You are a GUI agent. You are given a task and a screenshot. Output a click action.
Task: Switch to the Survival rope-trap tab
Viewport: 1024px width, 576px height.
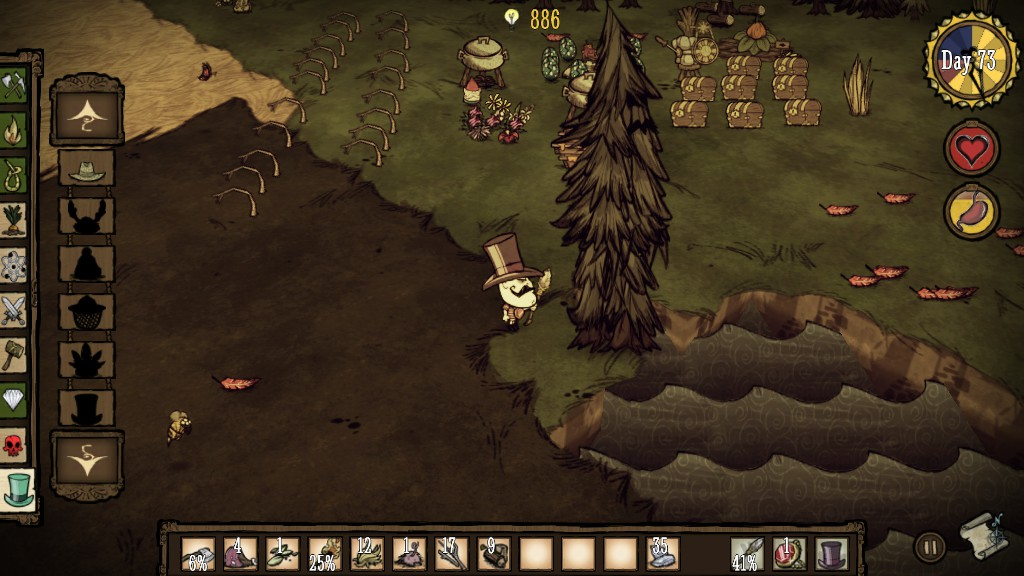click(x=14, y=174)
